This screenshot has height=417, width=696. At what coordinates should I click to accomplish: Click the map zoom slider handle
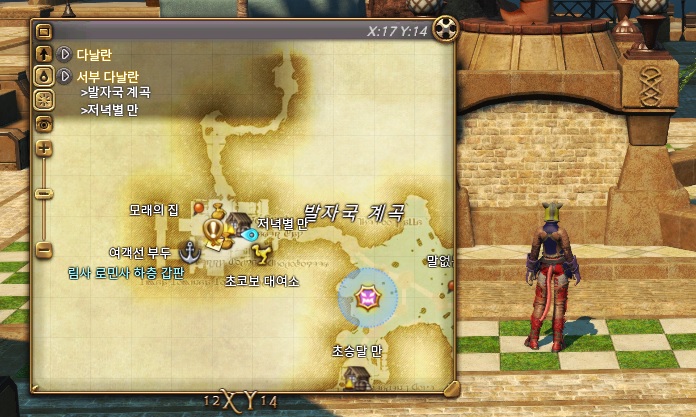click(43, 192)
